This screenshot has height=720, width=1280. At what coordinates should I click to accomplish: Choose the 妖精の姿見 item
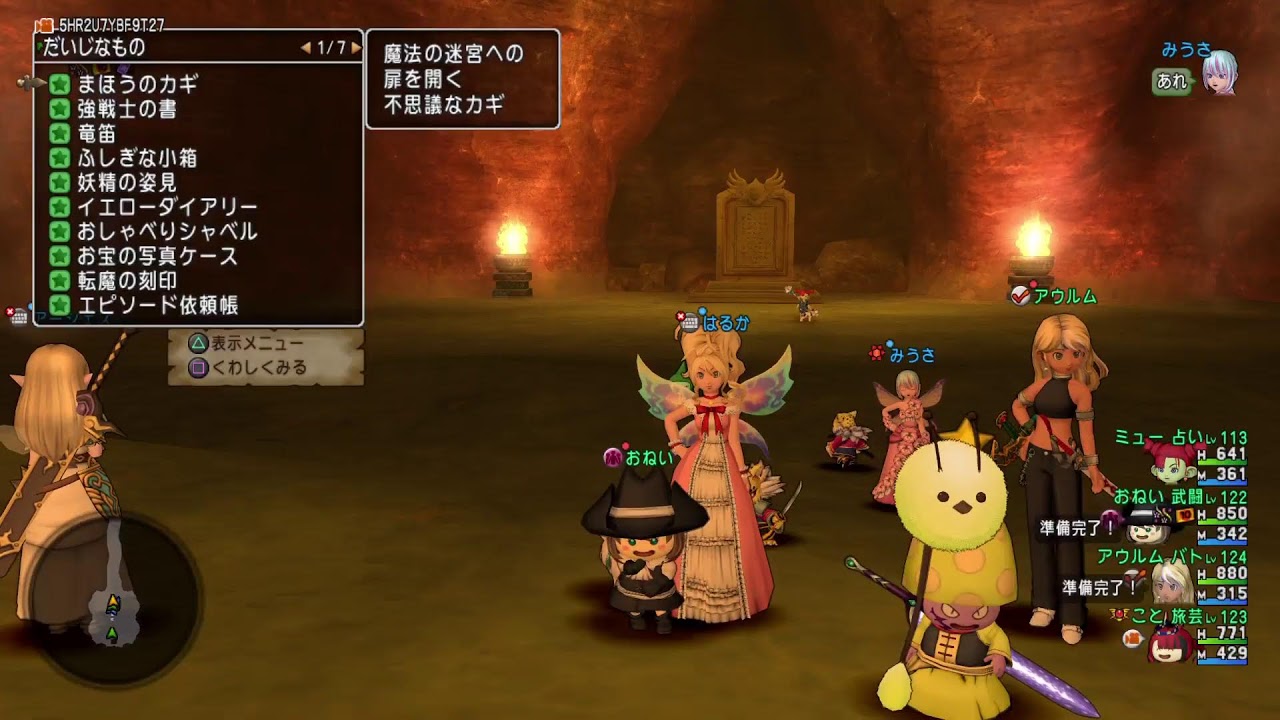127,183
